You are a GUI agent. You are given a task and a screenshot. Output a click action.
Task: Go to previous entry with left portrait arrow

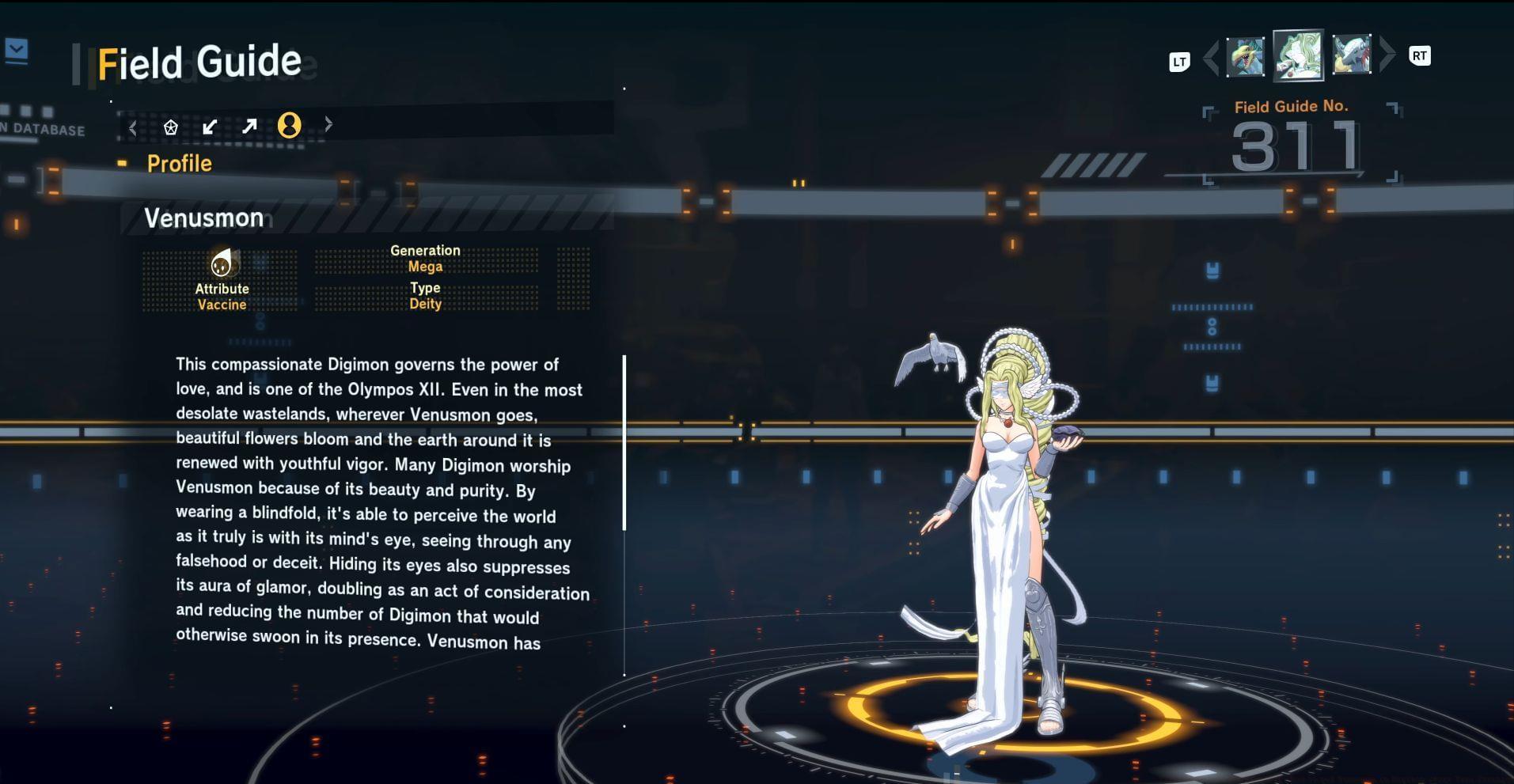(1211, 57)
